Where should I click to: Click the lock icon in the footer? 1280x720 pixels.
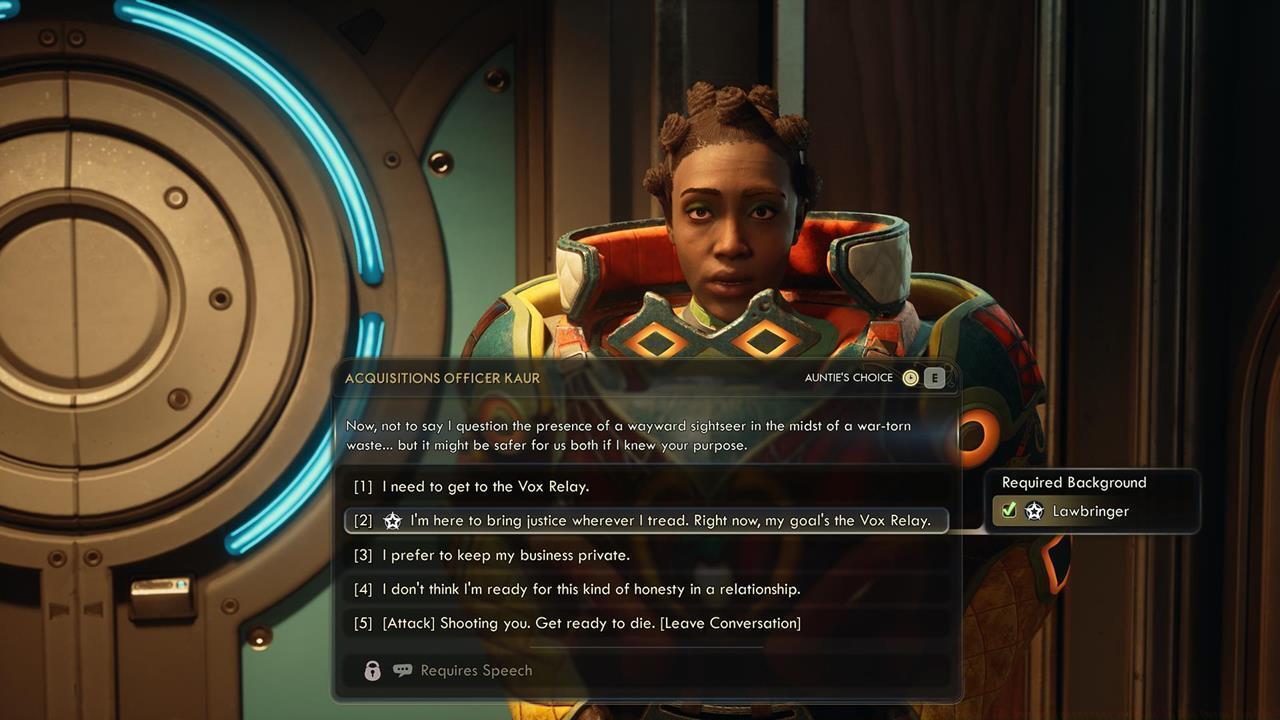click(372, 669)
